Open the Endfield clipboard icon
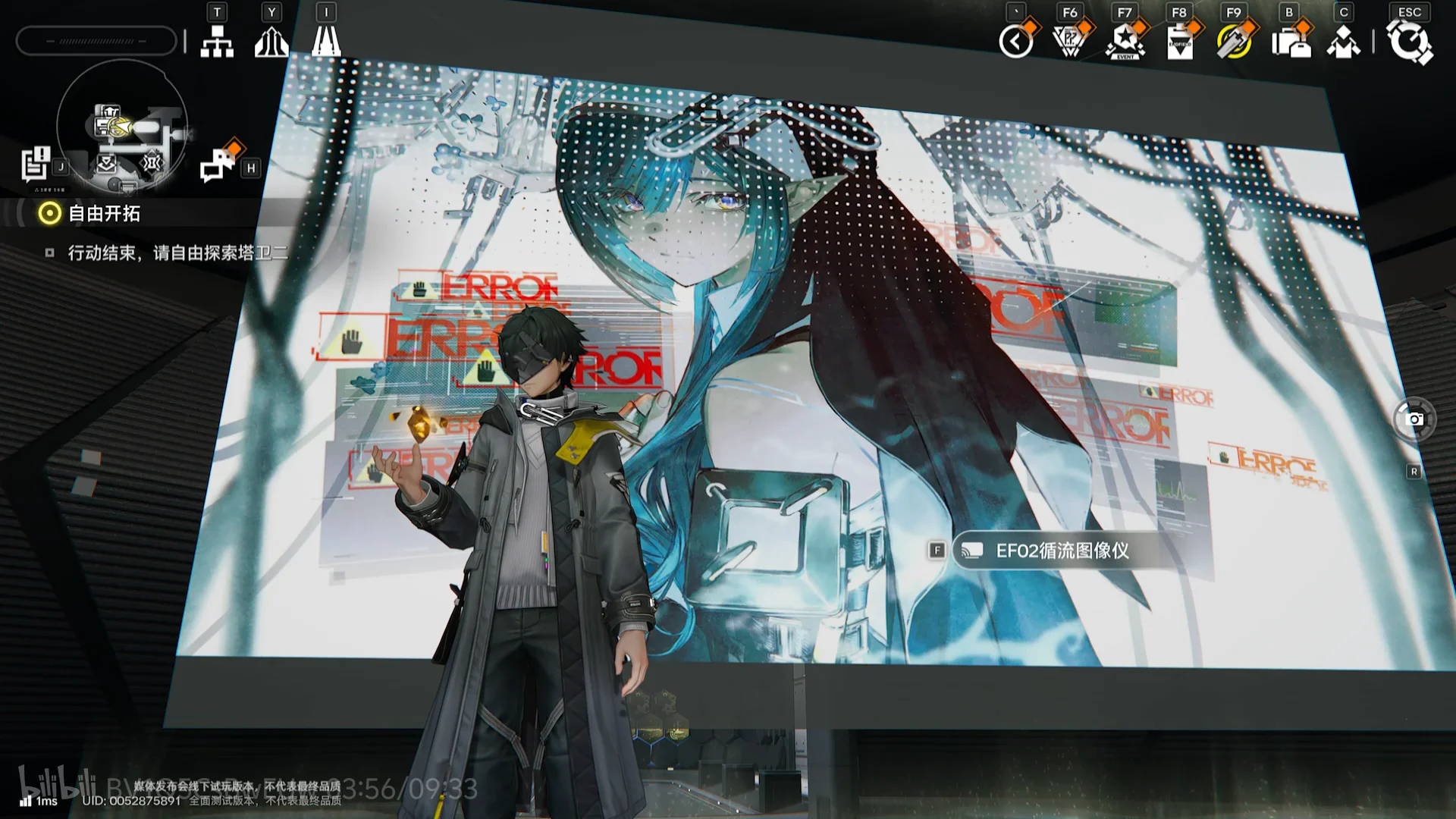Viewport: 1456px width, 819px height. [1180, 42]
